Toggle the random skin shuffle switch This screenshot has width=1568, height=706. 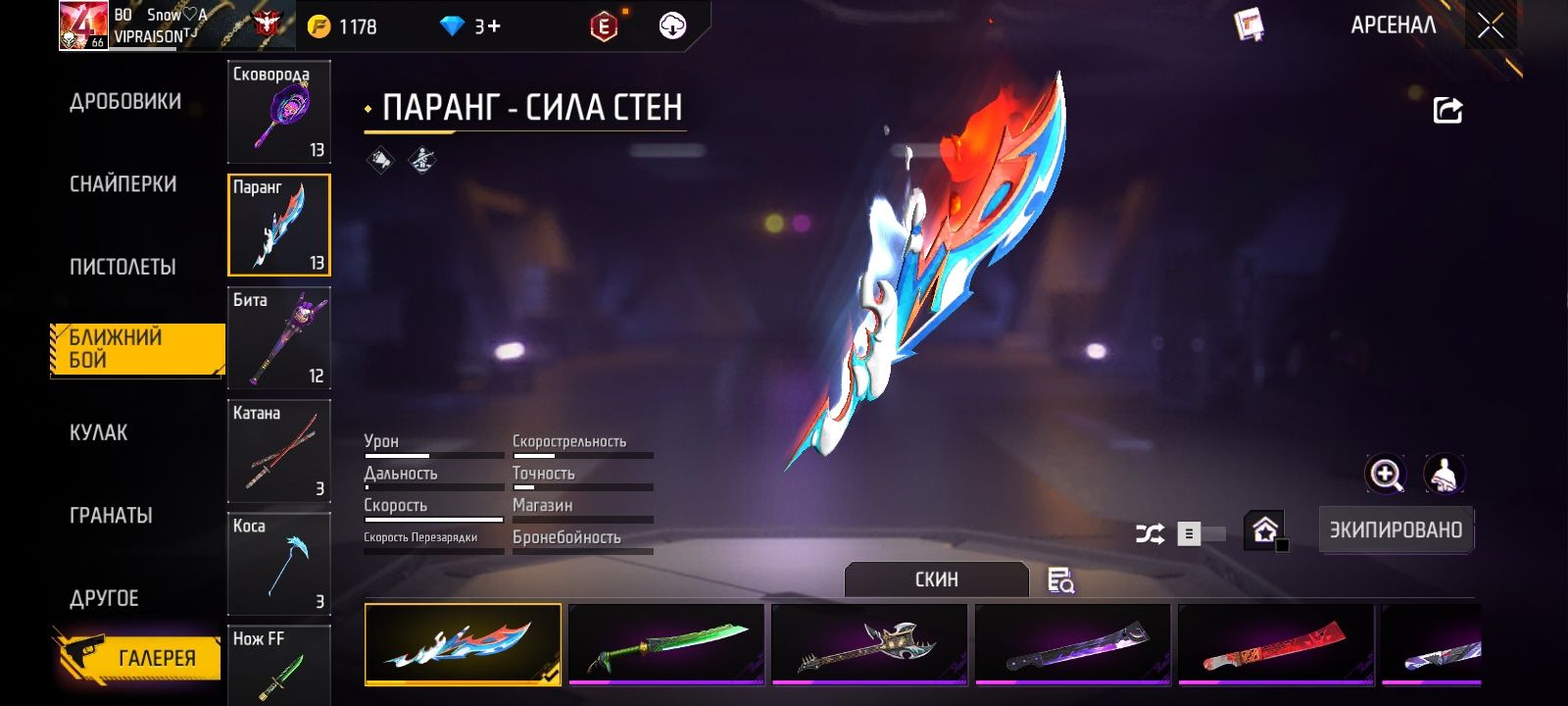click(1200, 533)
